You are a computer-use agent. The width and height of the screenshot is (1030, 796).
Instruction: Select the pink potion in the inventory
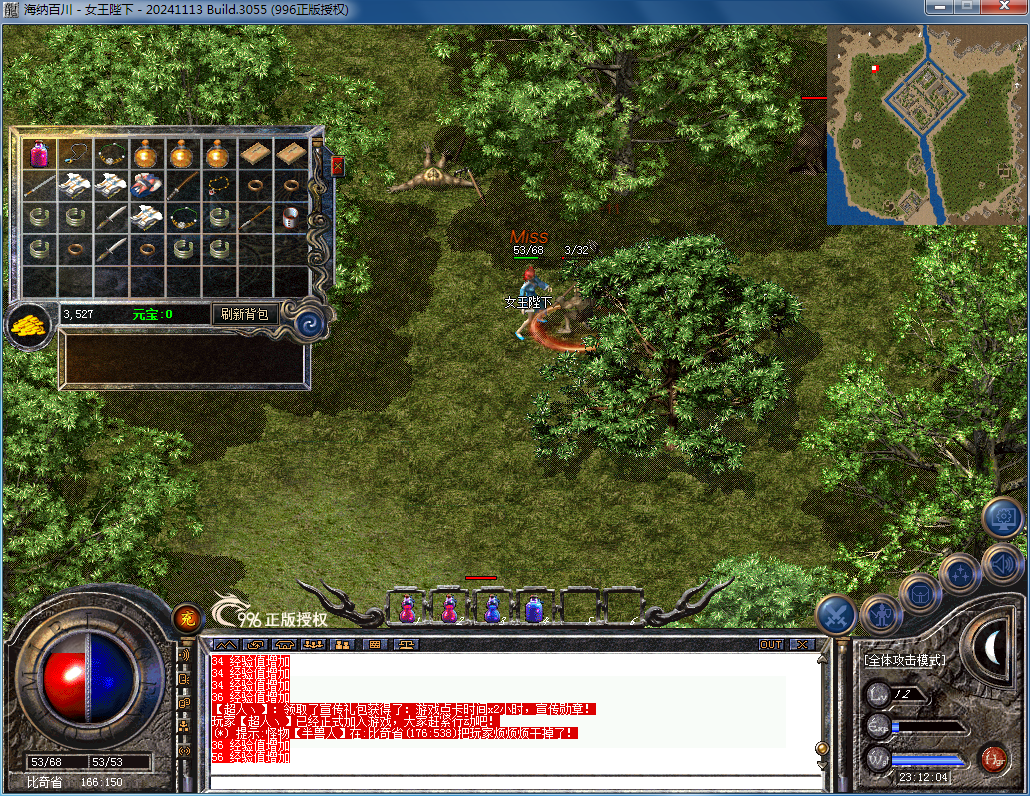tap(39, 154)
